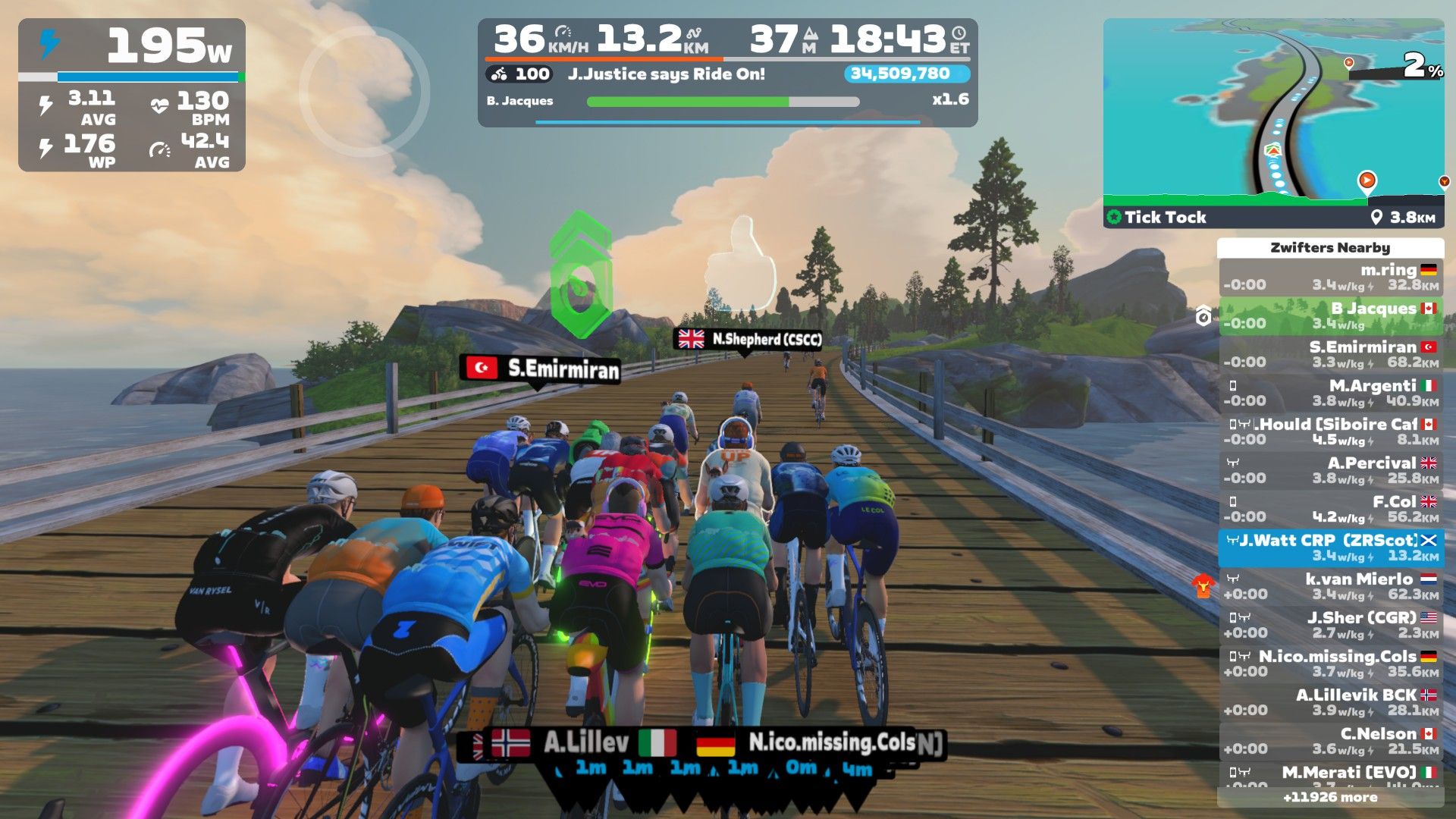
Task: Expand the +11926 more riders entry
Action: click(1331, 798)
